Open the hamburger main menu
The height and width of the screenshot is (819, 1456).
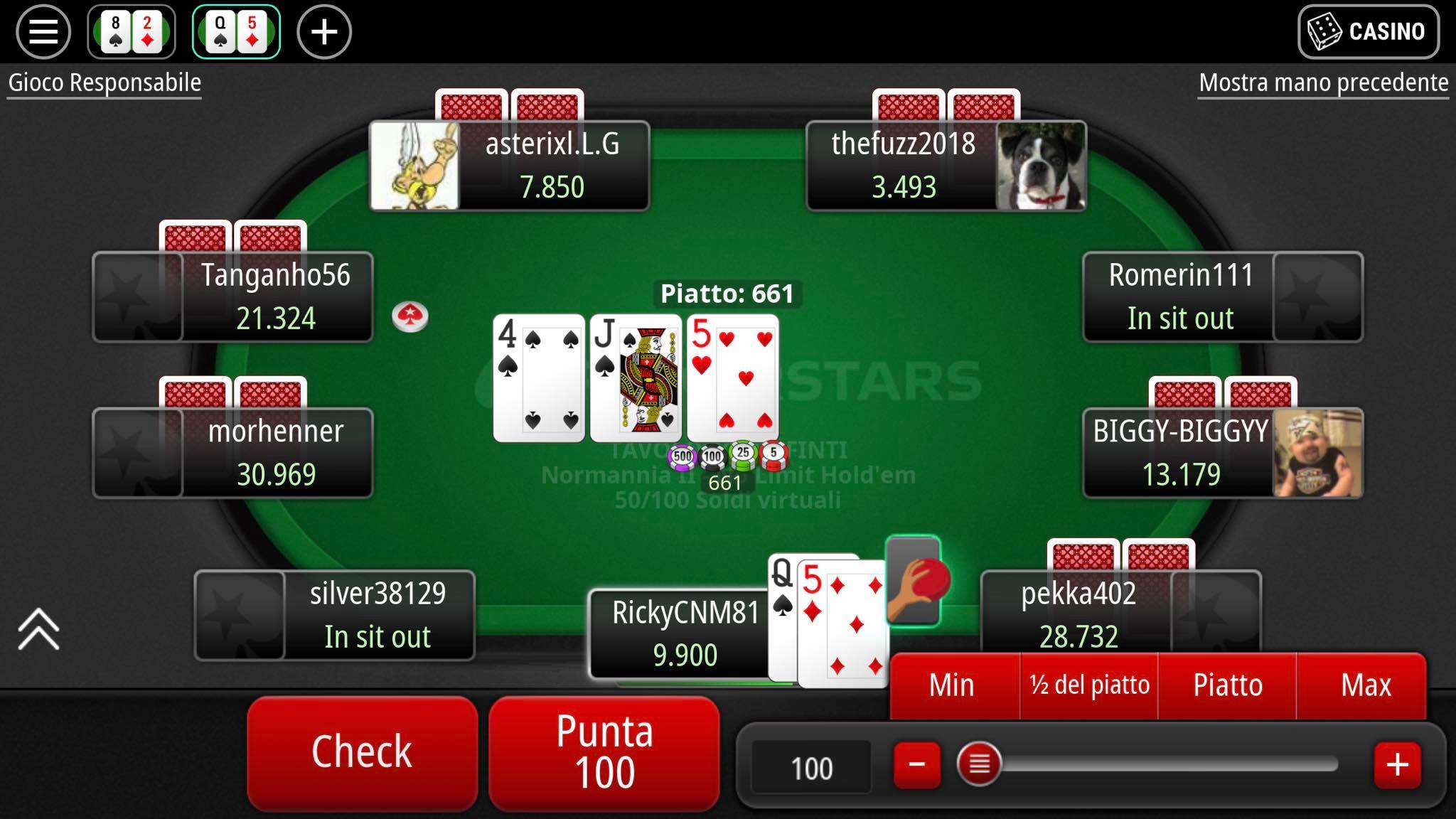click(x=43, y=32)
